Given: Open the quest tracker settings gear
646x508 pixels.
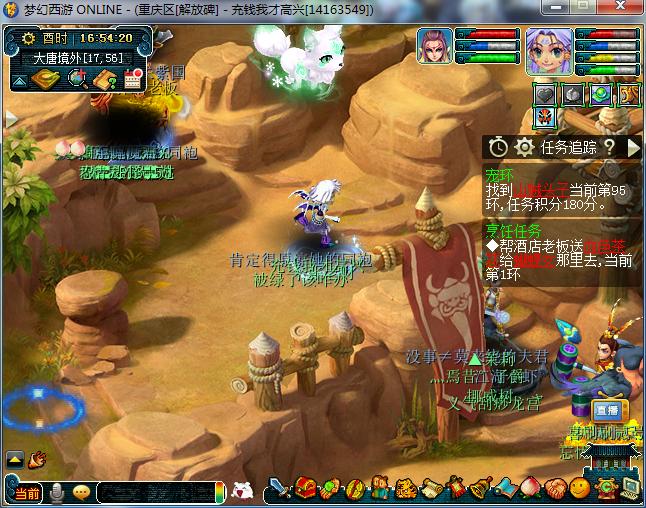Looking at the screenshot, I should [523, 147].
